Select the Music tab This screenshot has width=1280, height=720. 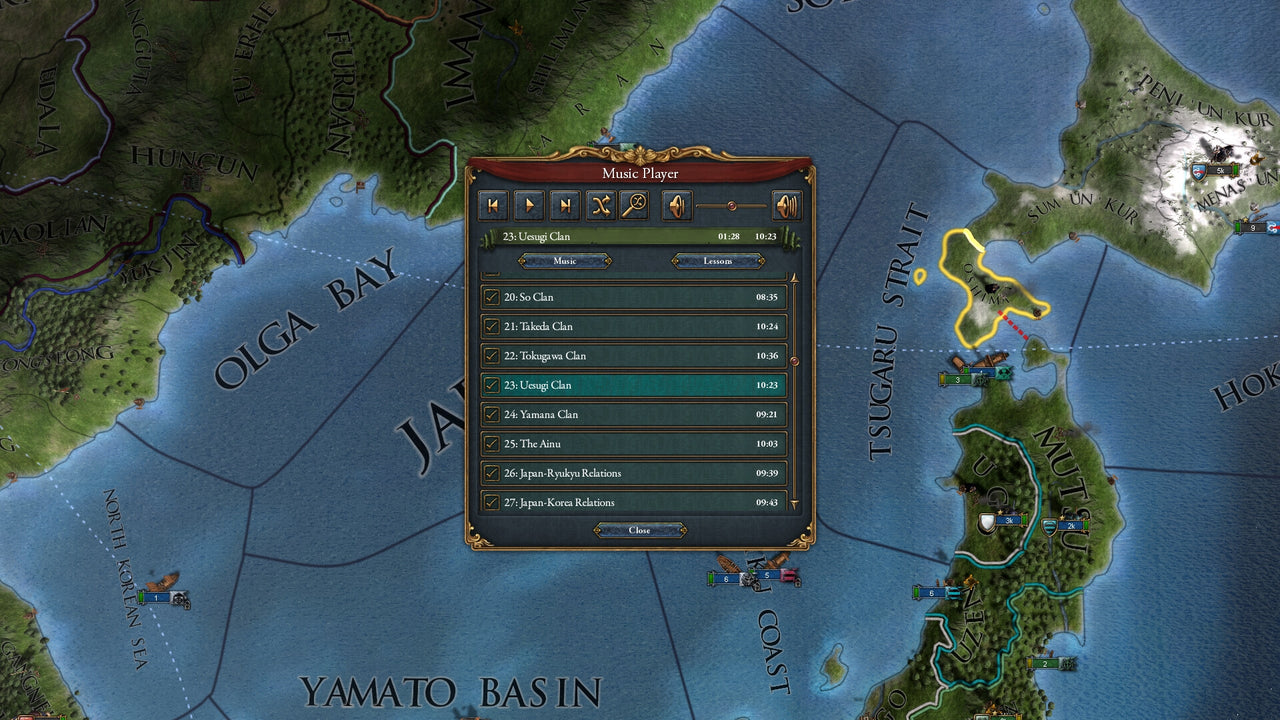tap(565, 261)
